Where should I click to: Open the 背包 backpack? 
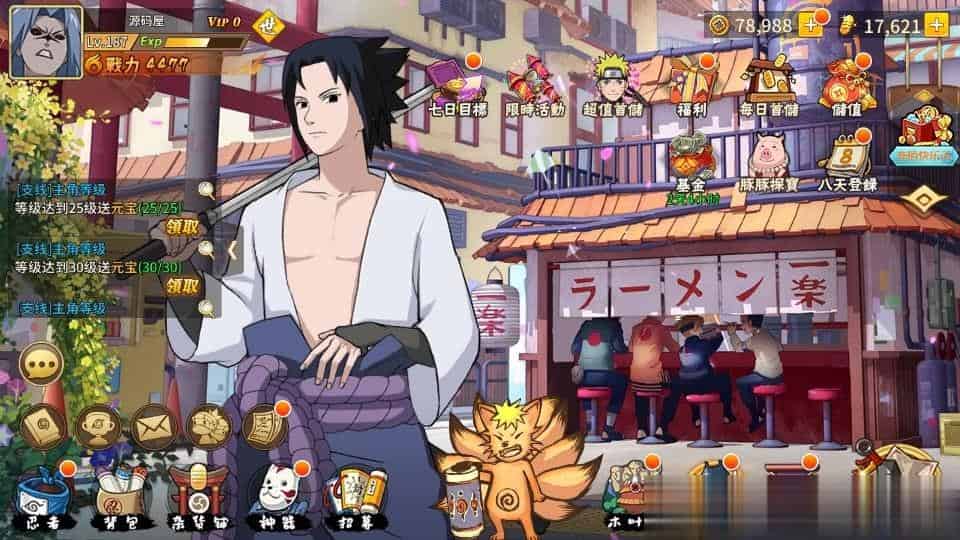[x=121, y=497]
